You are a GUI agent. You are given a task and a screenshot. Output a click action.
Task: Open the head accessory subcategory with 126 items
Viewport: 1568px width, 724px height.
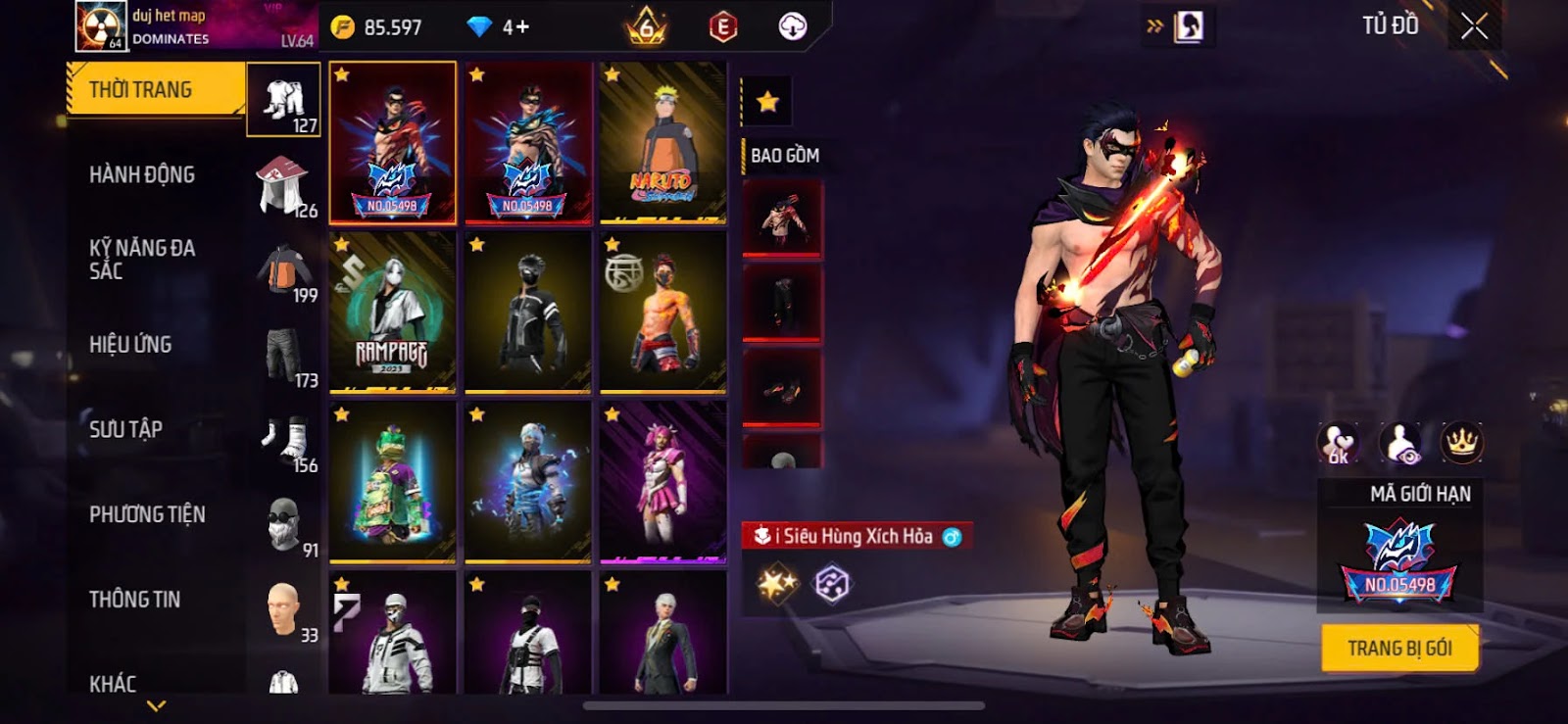pos(284,185)
